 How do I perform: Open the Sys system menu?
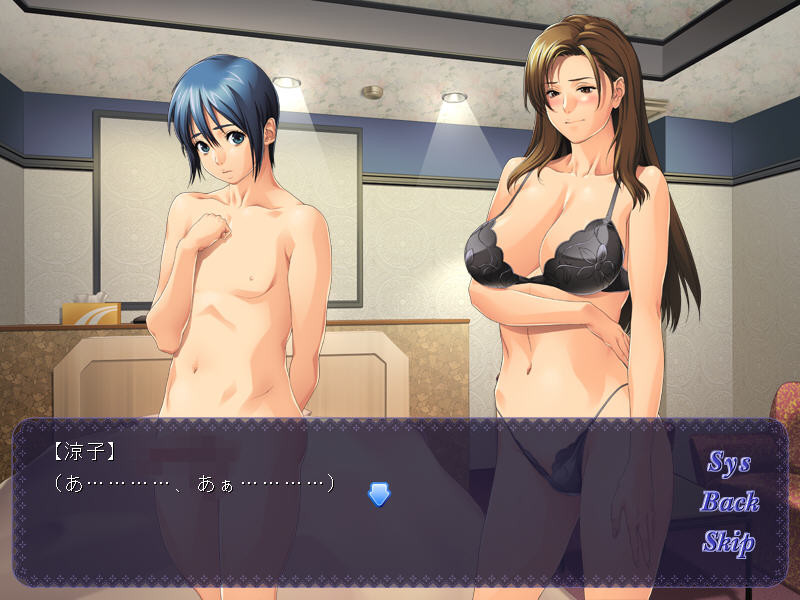[x=729, y=462]
